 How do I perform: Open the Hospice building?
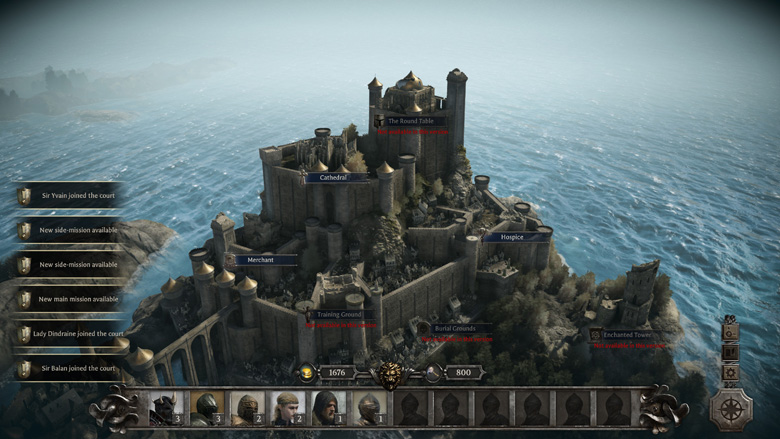(515, 237)
